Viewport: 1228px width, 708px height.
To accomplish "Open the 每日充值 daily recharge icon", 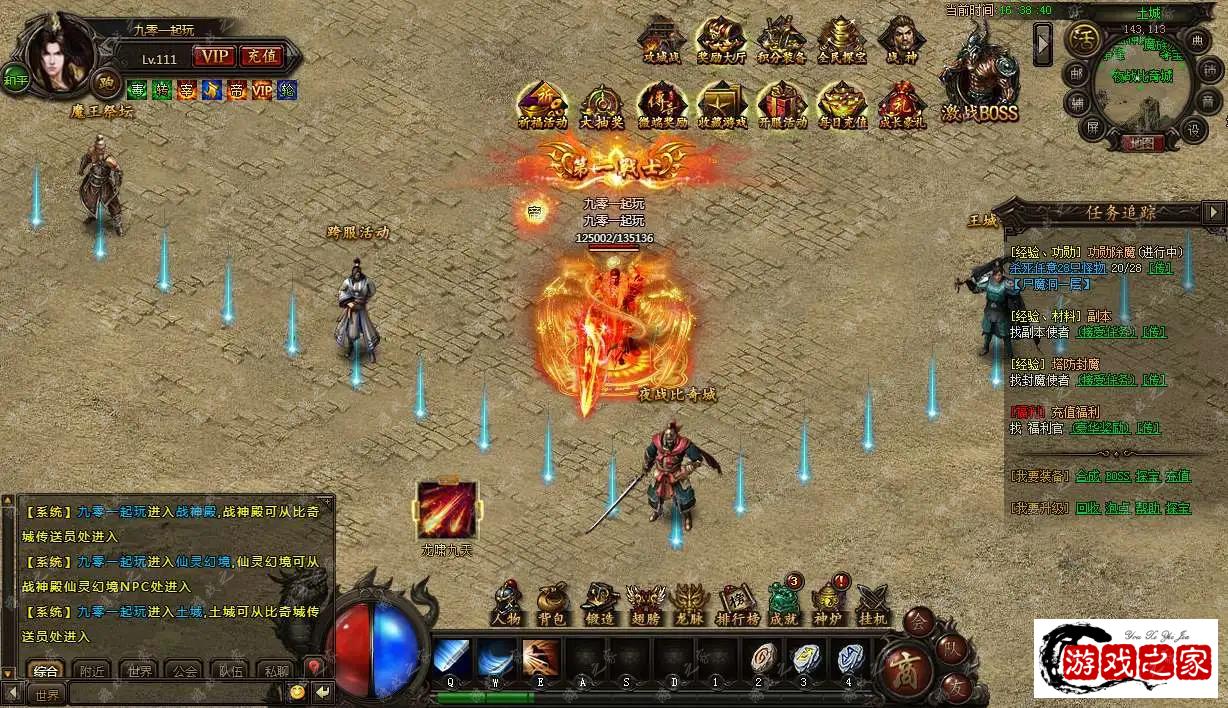I will [x=842, y=104].
